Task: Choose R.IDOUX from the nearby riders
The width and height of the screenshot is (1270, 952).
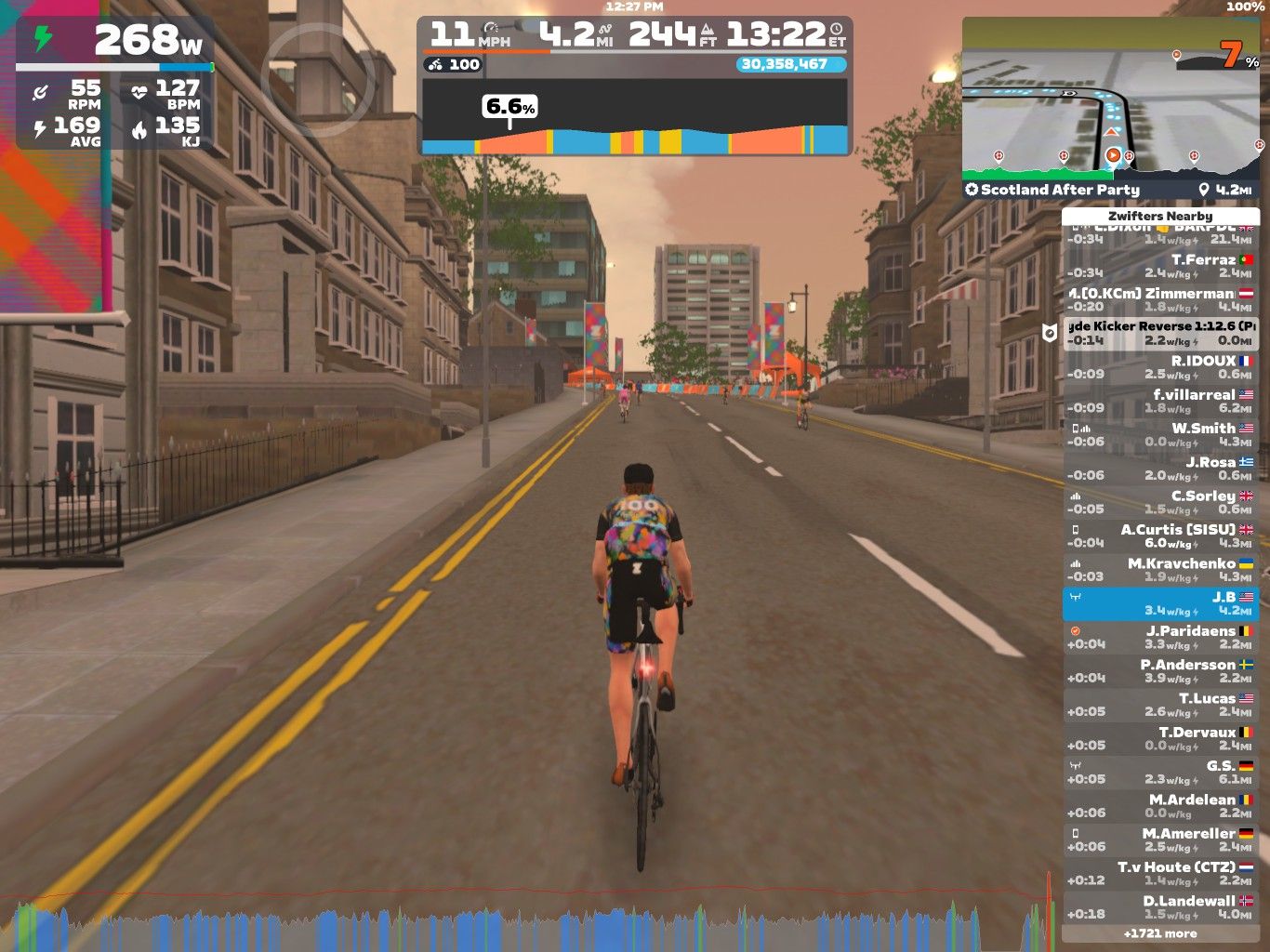Action: tap(1159, 367)
